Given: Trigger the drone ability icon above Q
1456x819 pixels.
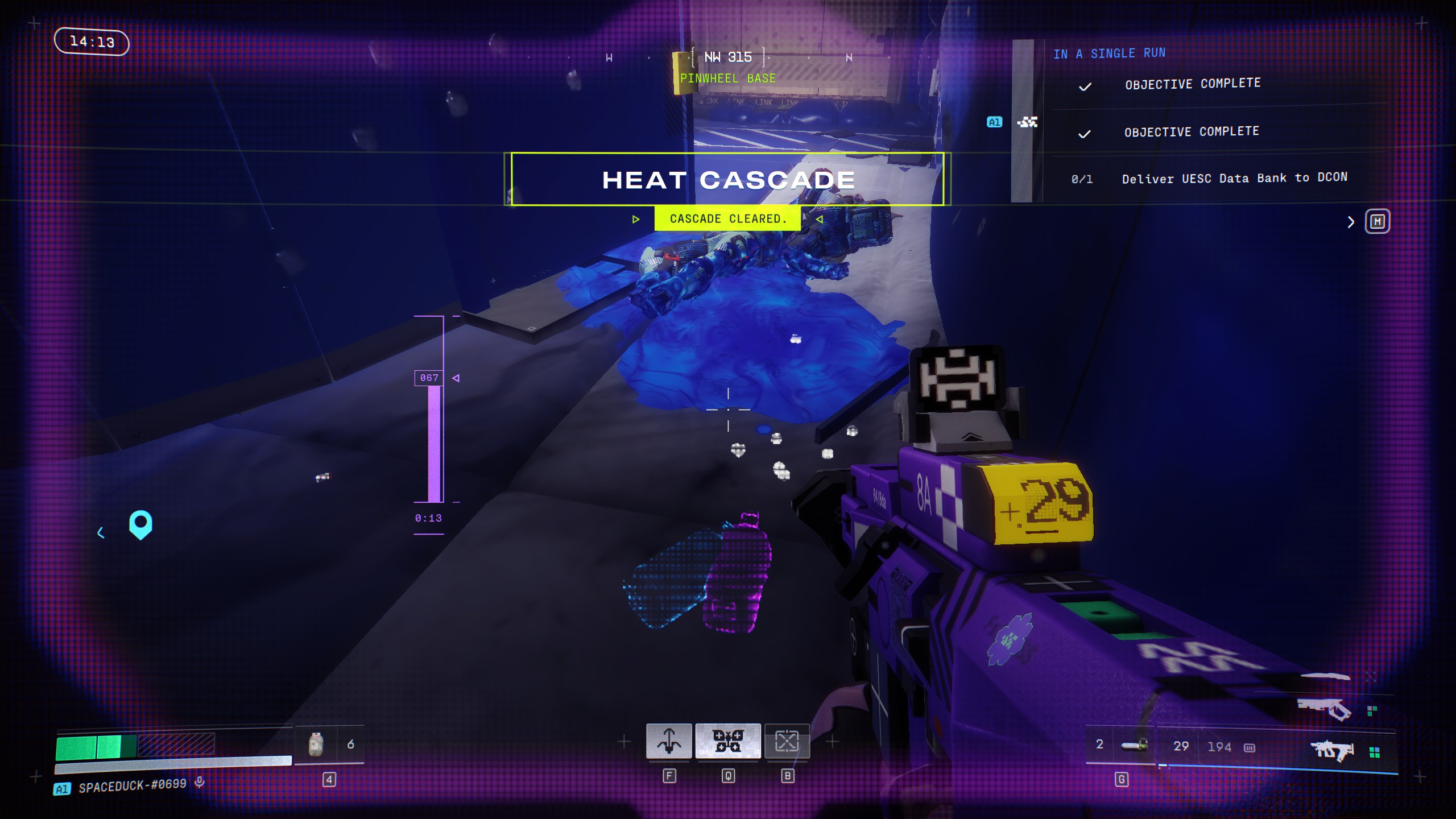Looking at the screenshot, I should click(728, 741).
